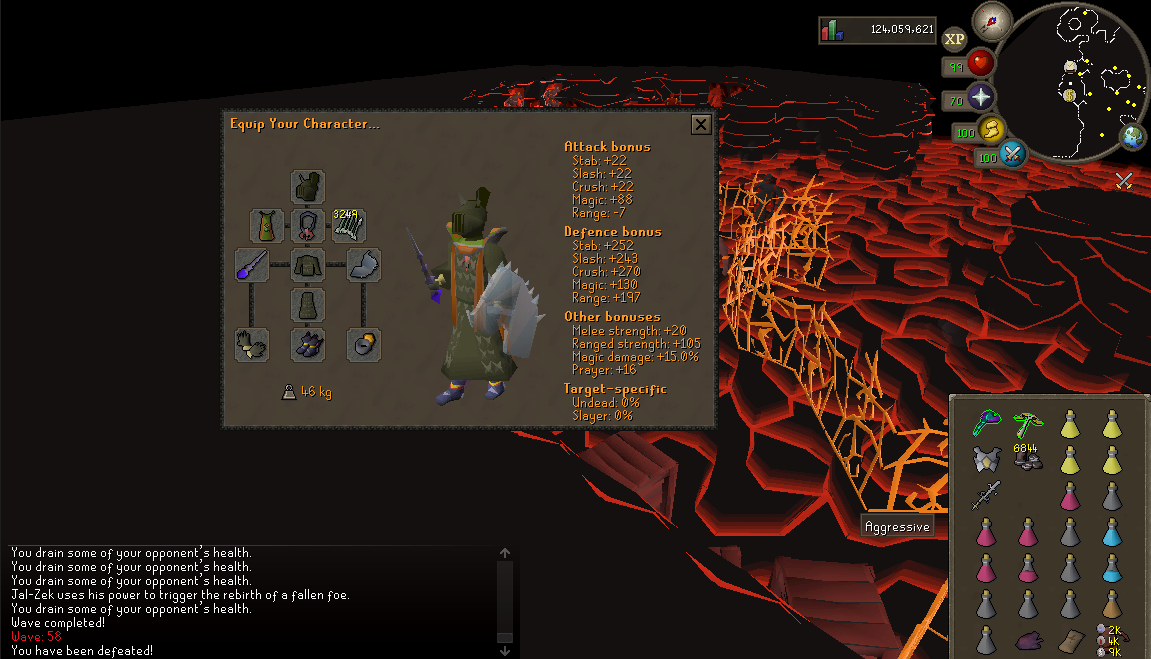Select the gloves equipment slot
1151x659 pixels.
click(252, 344)
